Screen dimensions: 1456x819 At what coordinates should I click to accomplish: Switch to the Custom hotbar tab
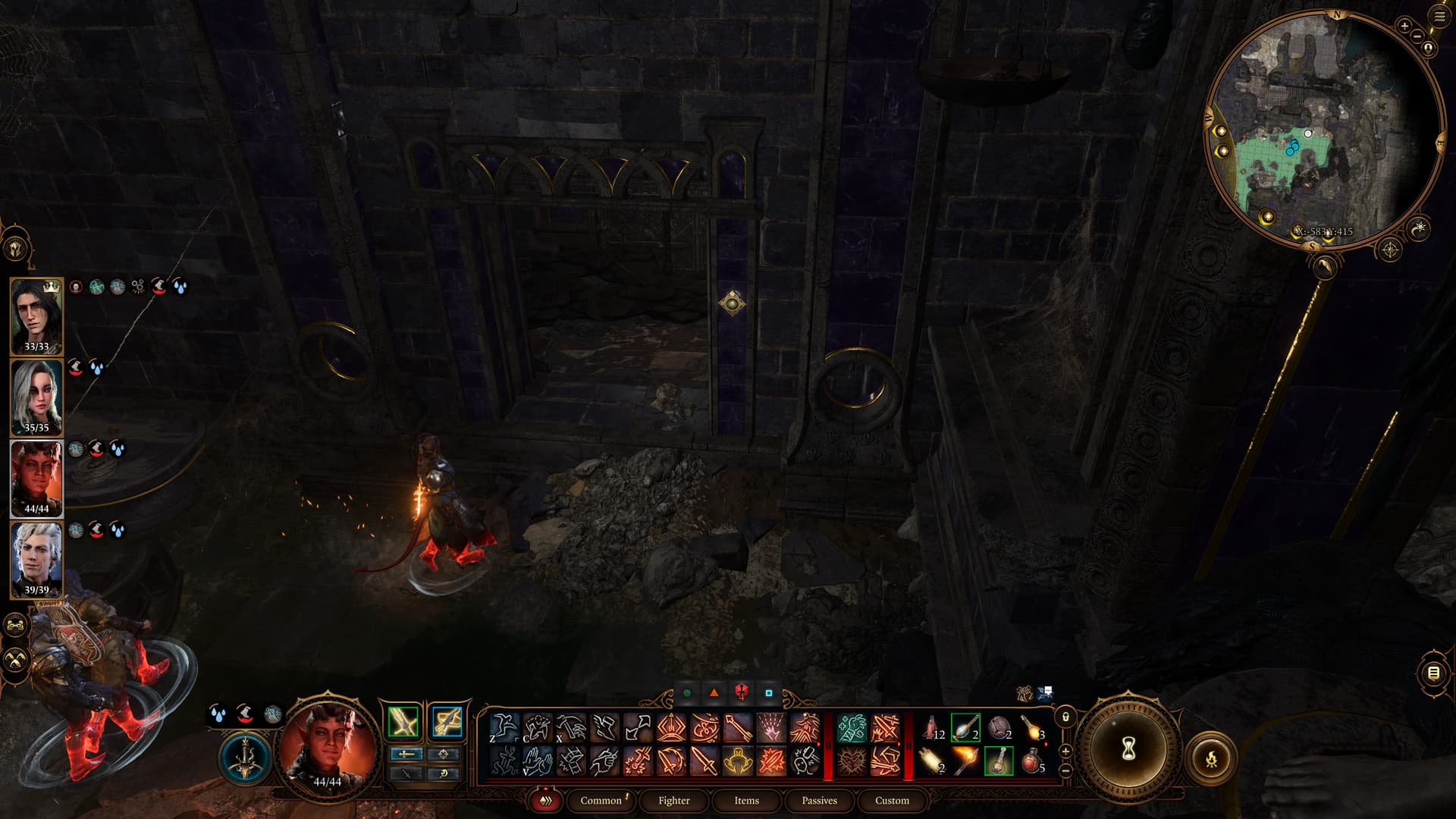pos(892,800)
